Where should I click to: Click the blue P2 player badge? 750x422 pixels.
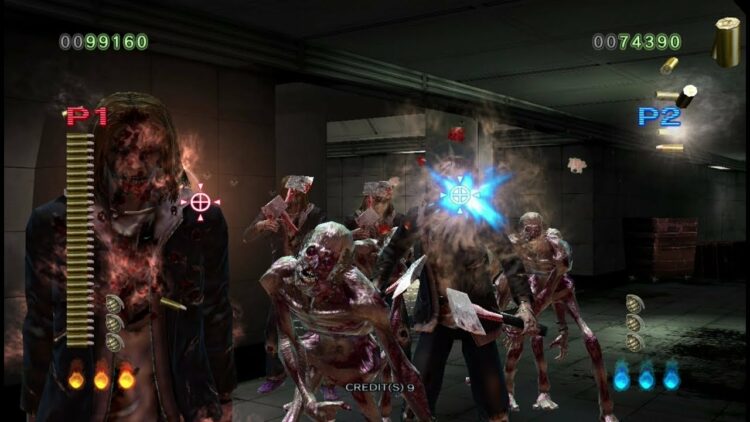pos(659,116)
